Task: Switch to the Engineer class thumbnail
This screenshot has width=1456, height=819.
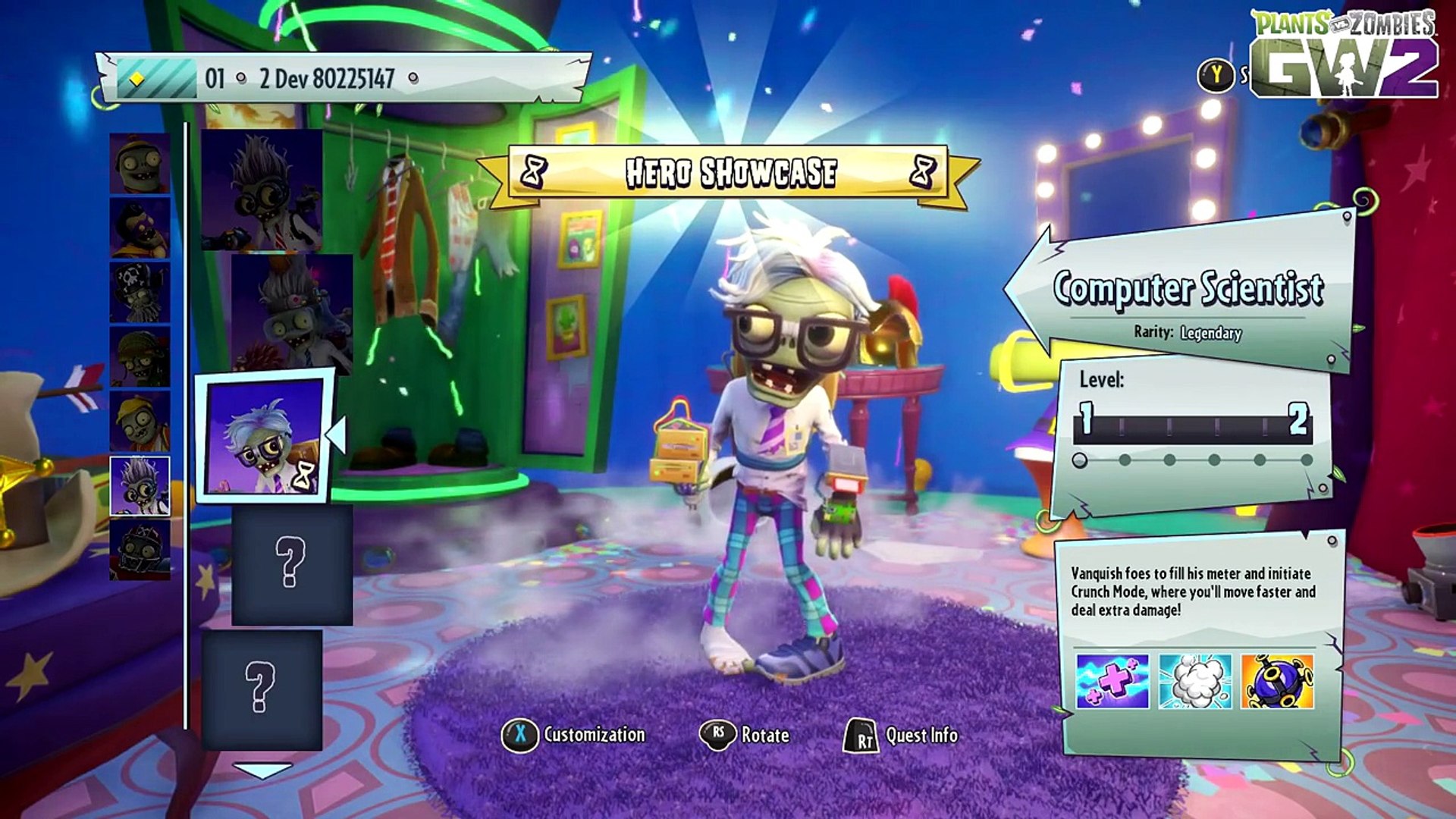Action: (x=140, y=422)
